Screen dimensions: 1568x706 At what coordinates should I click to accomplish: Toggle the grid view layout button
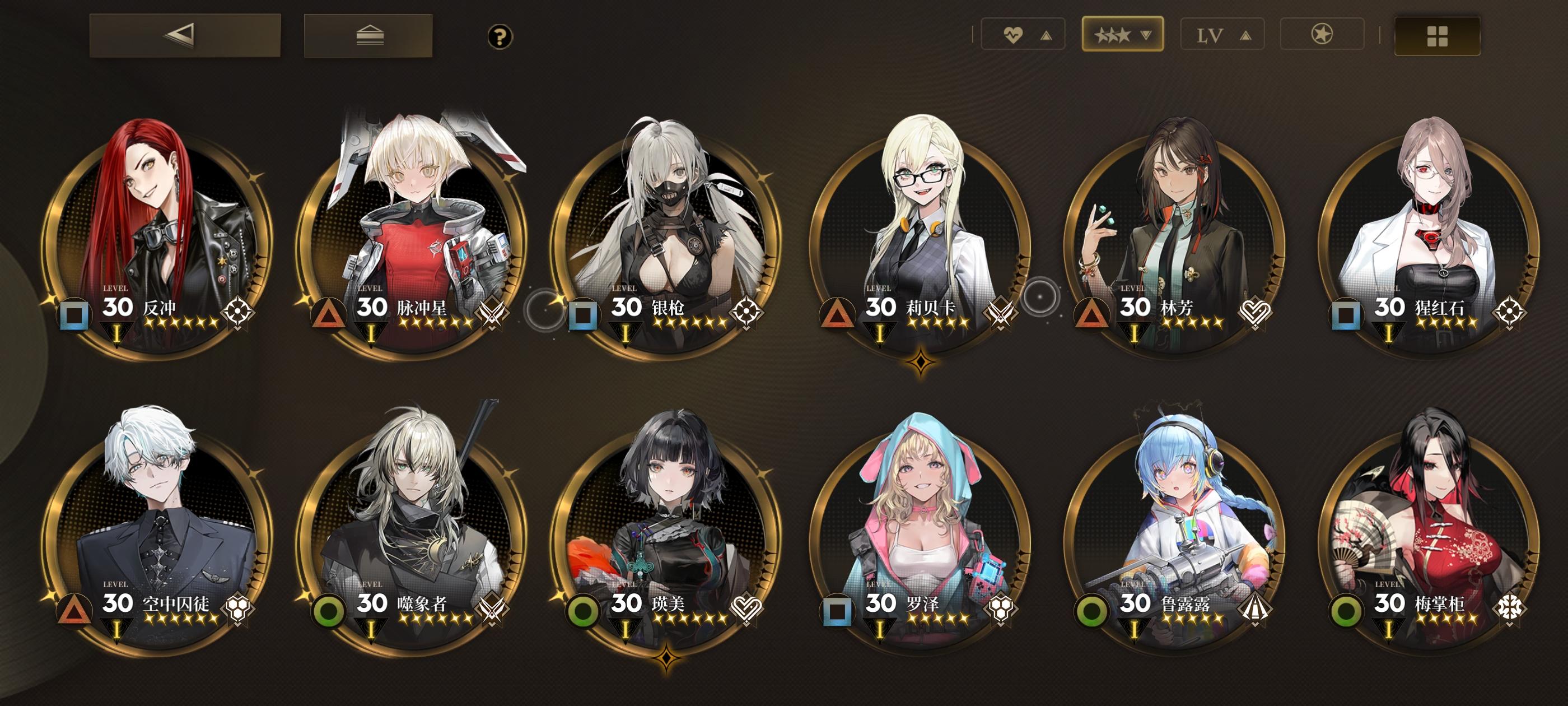1436,35
